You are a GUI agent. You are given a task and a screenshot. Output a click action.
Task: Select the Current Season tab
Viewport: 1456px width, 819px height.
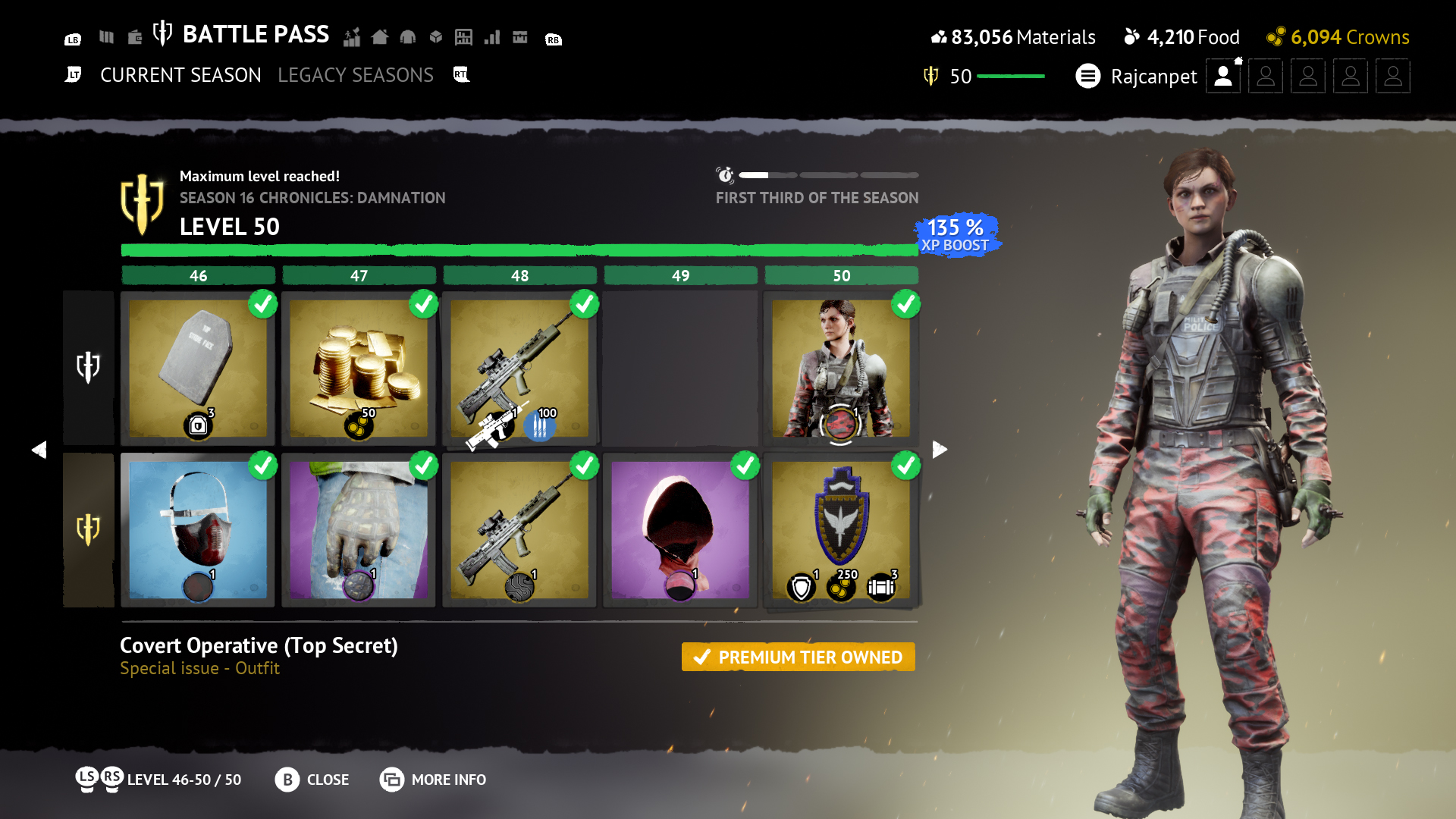(x=180, y=74)
